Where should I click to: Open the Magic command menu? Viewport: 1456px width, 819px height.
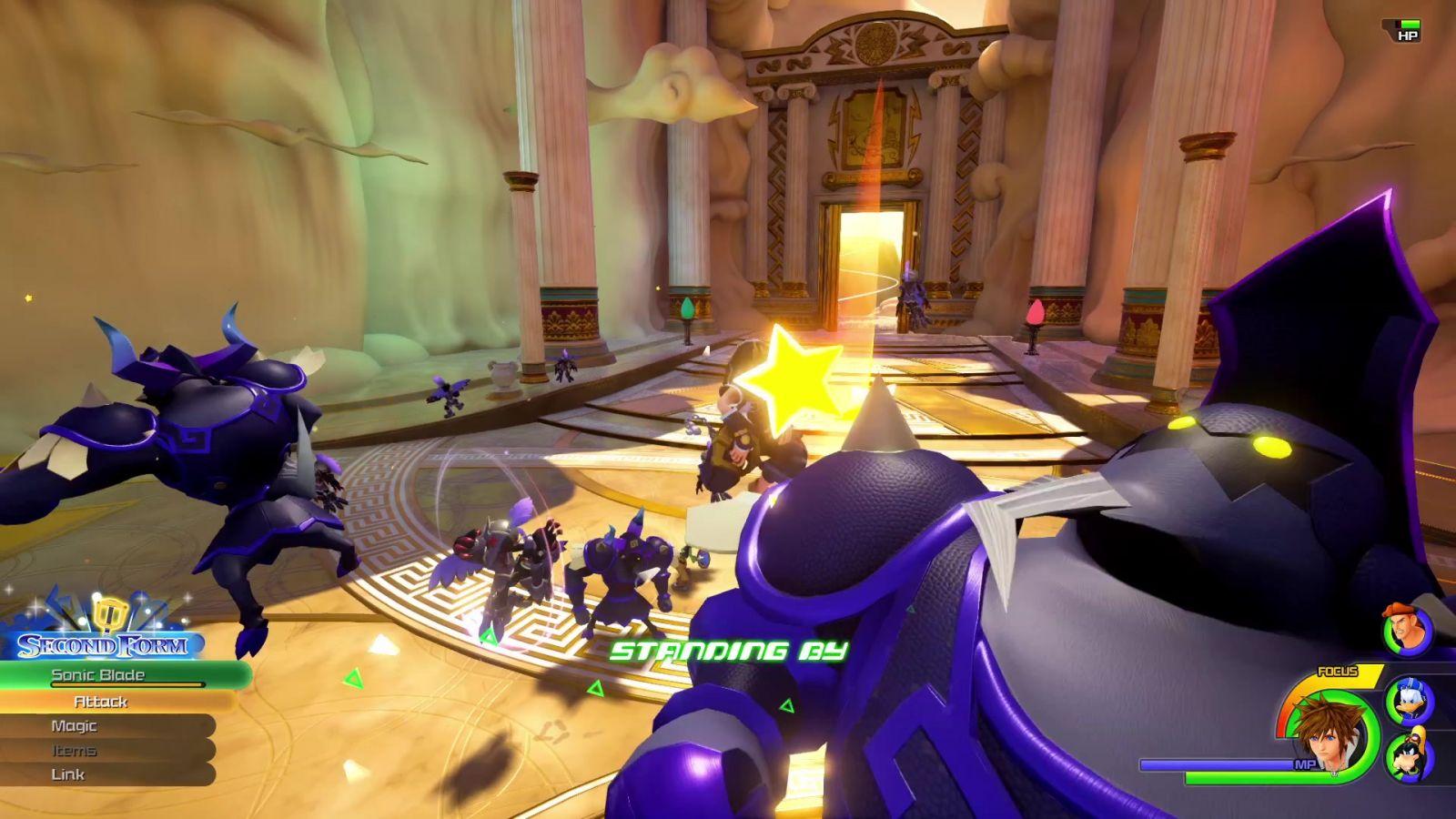point(74,726)
